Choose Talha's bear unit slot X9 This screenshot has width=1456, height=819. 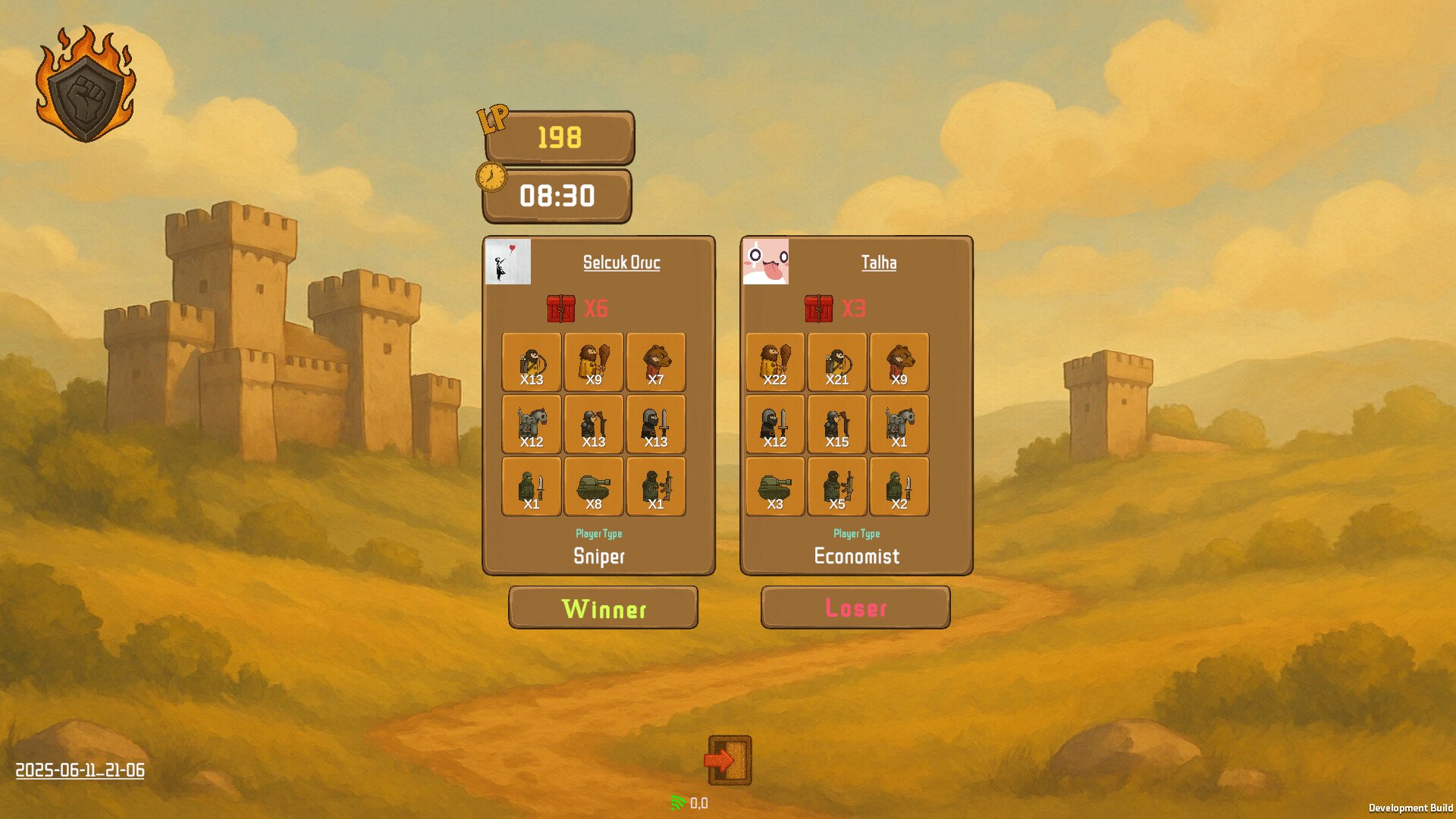(x=899, y=362)
